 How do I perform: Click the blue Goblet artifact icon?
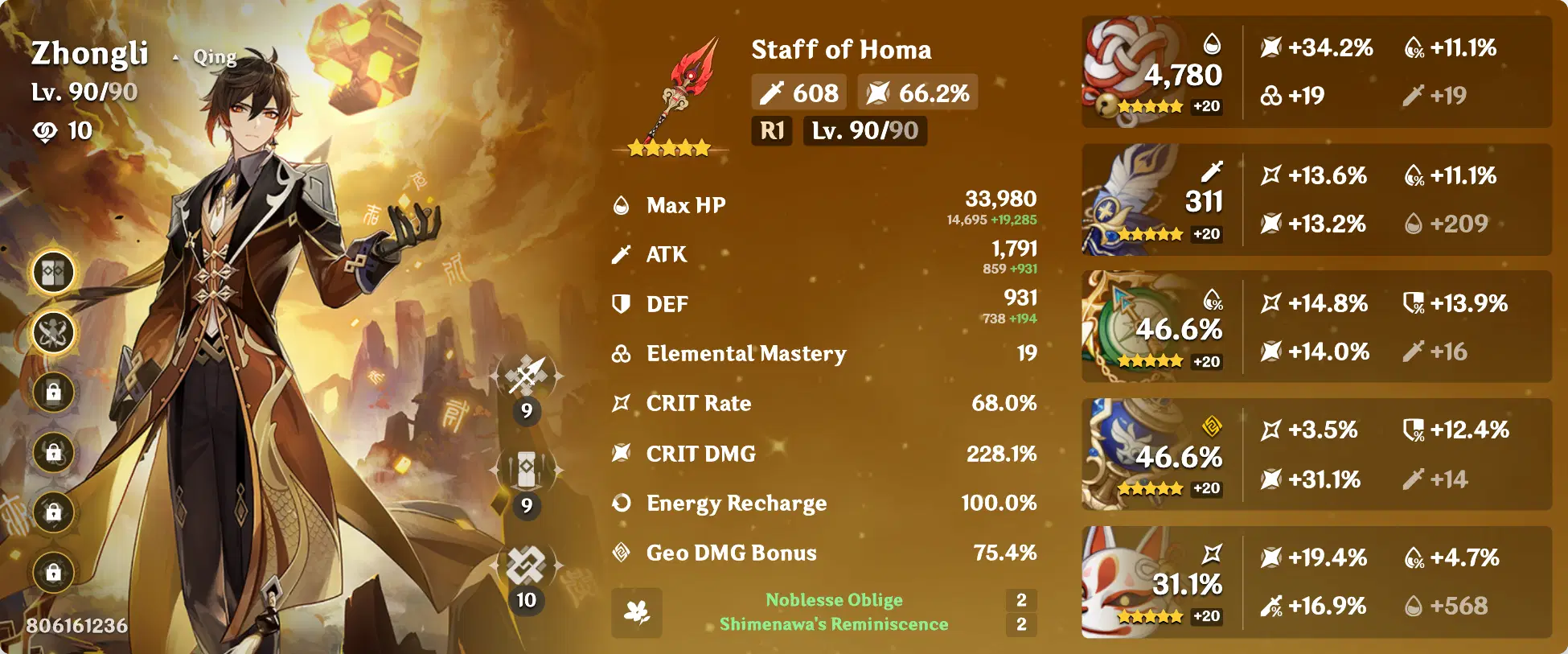pos(1124,446)
